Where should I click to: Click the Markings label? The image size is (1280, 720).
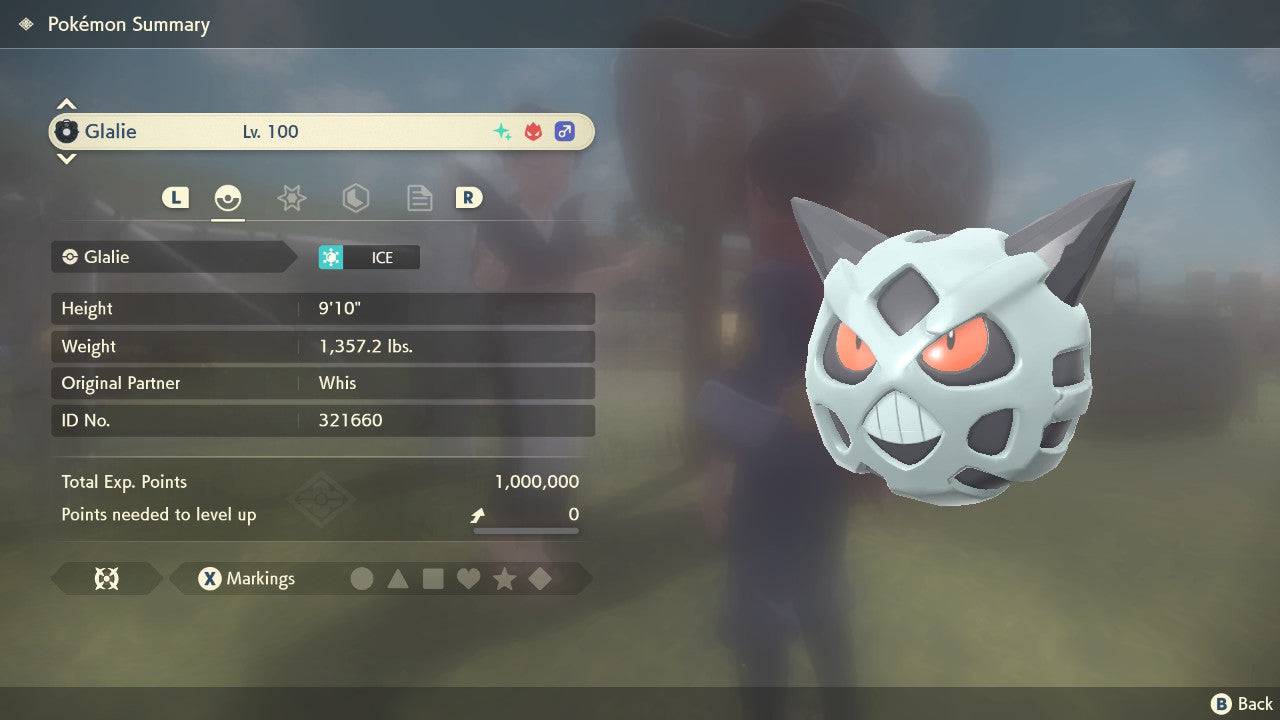pyautogui.click(x=260, y=578)
